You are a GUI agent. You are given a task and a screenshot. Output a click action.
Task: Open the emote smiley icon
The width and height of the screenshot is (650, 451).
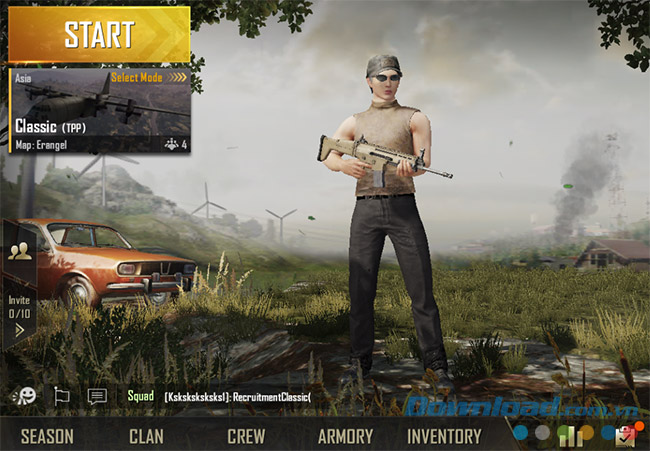pyautogui.click(x=23, y=396)
